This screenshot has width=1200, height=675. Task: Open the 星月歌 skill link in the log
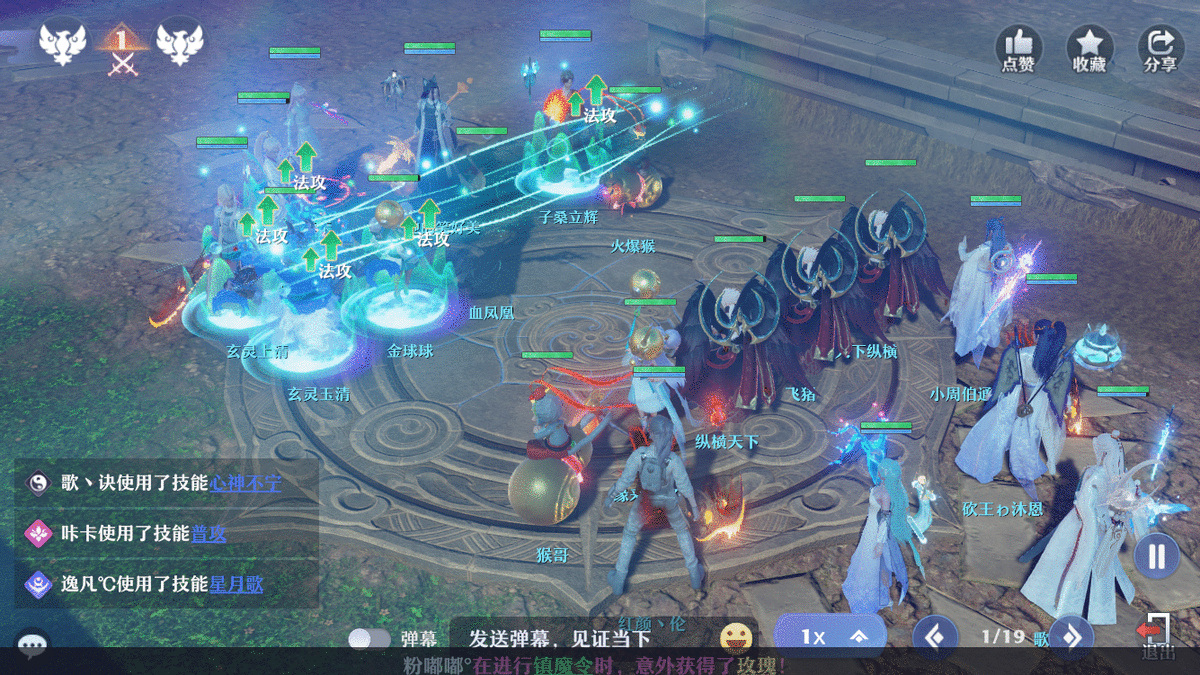(236, 583)
